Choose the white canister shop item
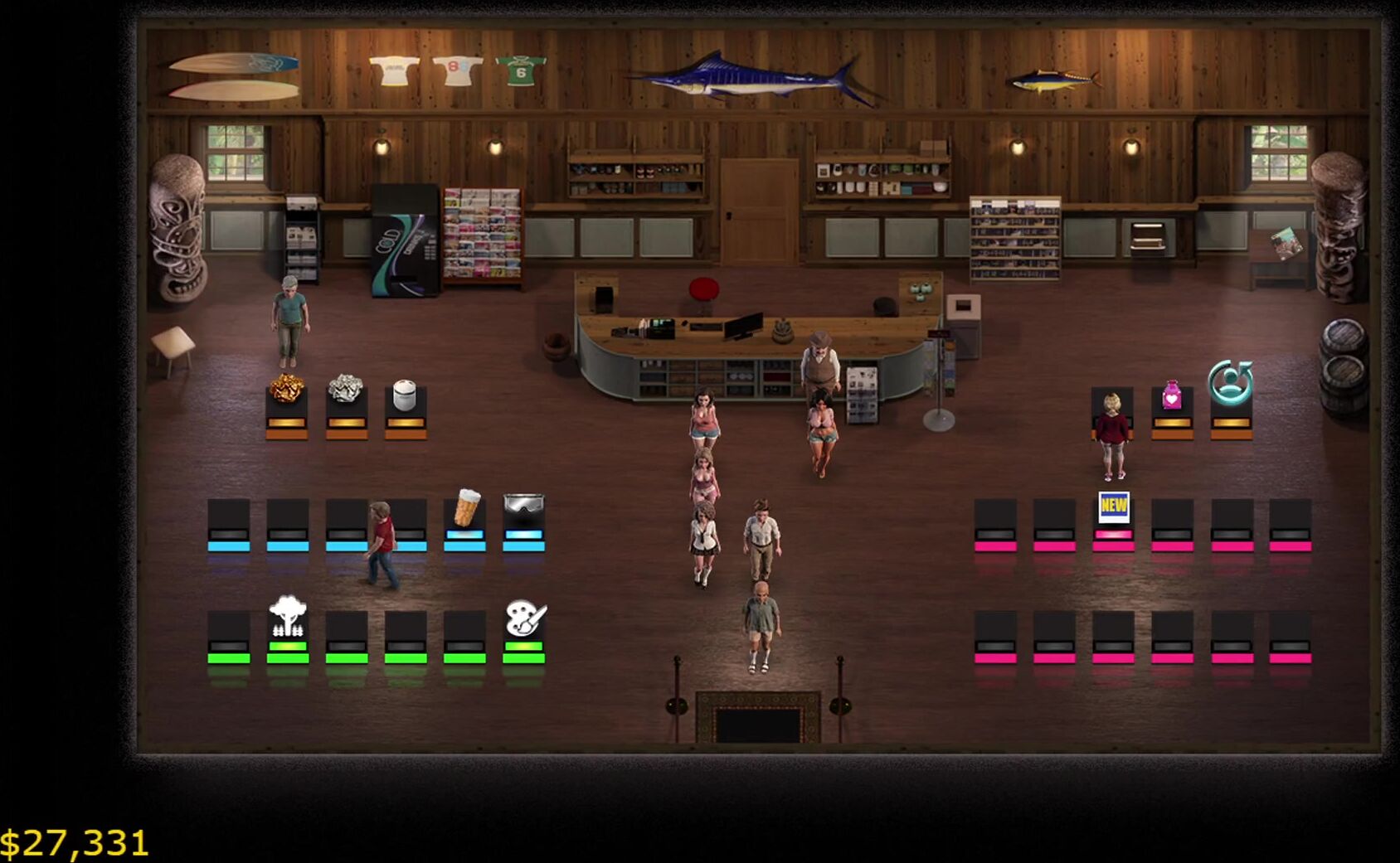Image resolution: width=1400 pixels, height=863 pixels. [x=405, y=395]
